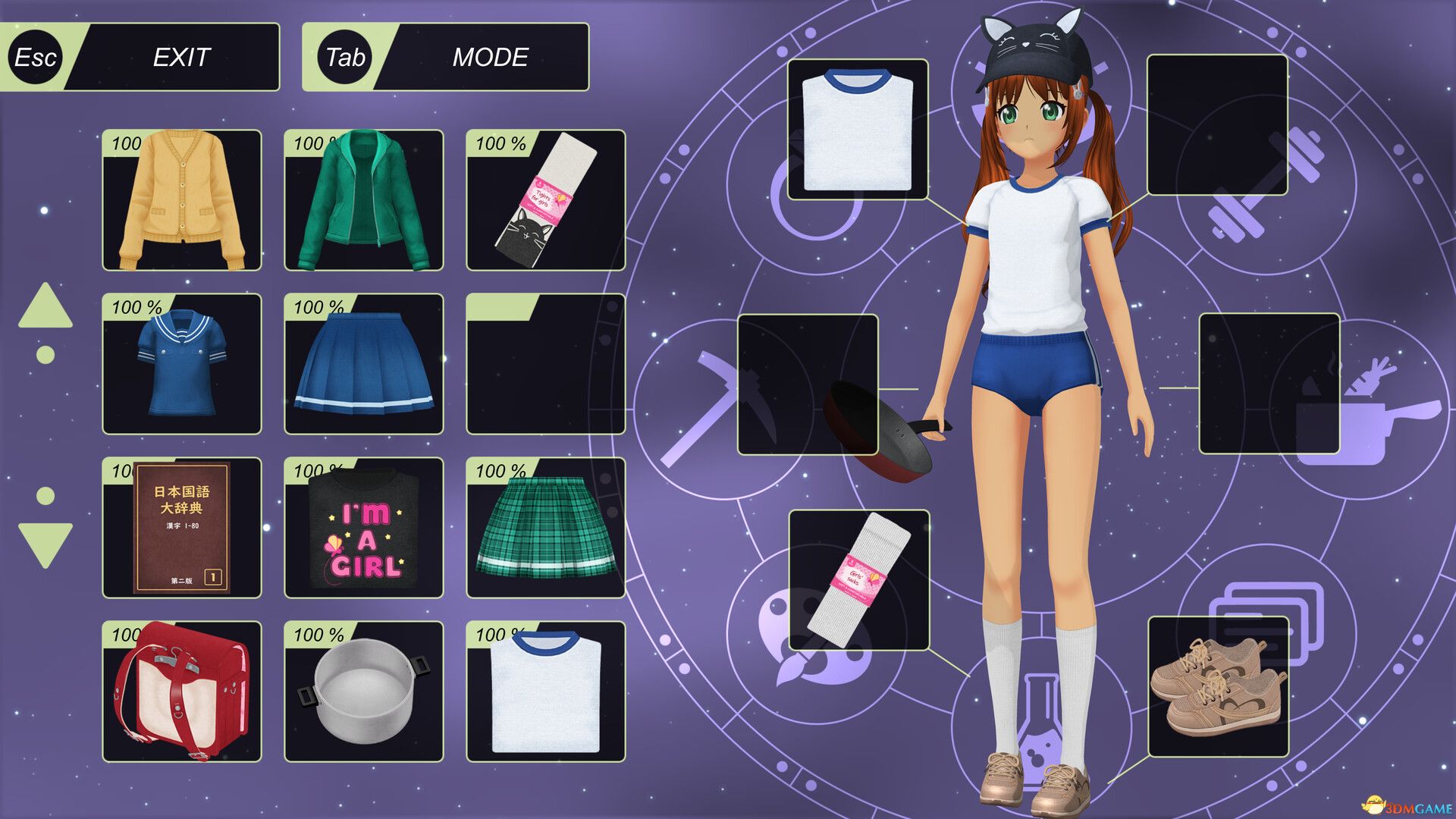The width and height of the screenshot is (1456, 819).
Task: Select the yellow cardigan item
Action: (x=182, y=199)
